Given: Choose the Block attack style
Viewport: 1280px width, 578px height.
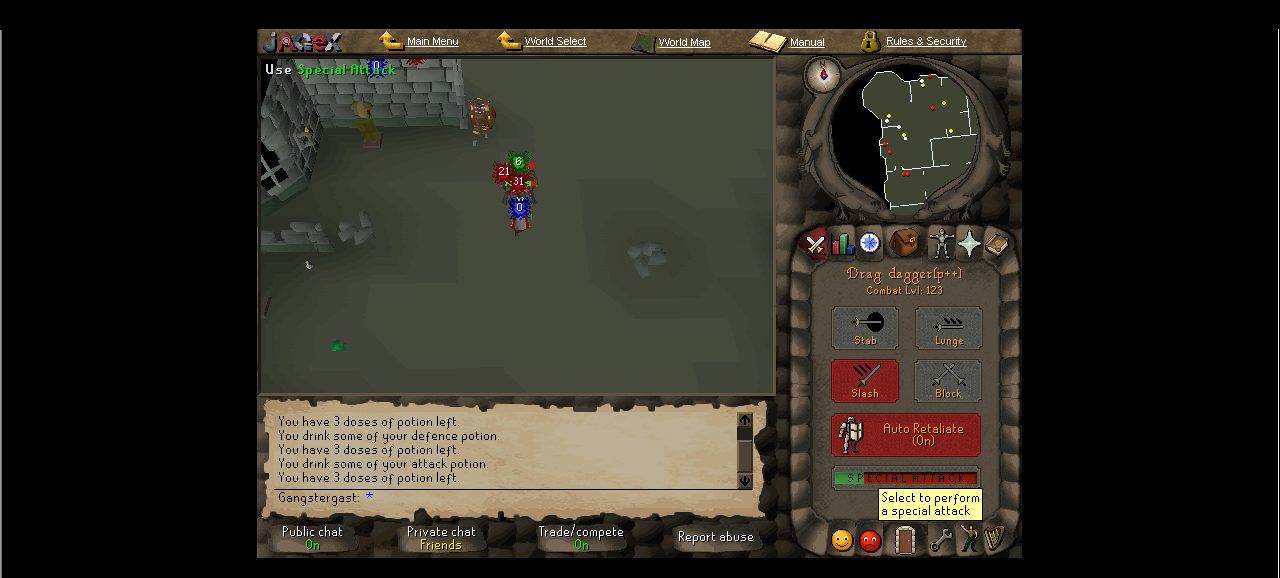Looking at the screenshot, I should click(948, 381).
